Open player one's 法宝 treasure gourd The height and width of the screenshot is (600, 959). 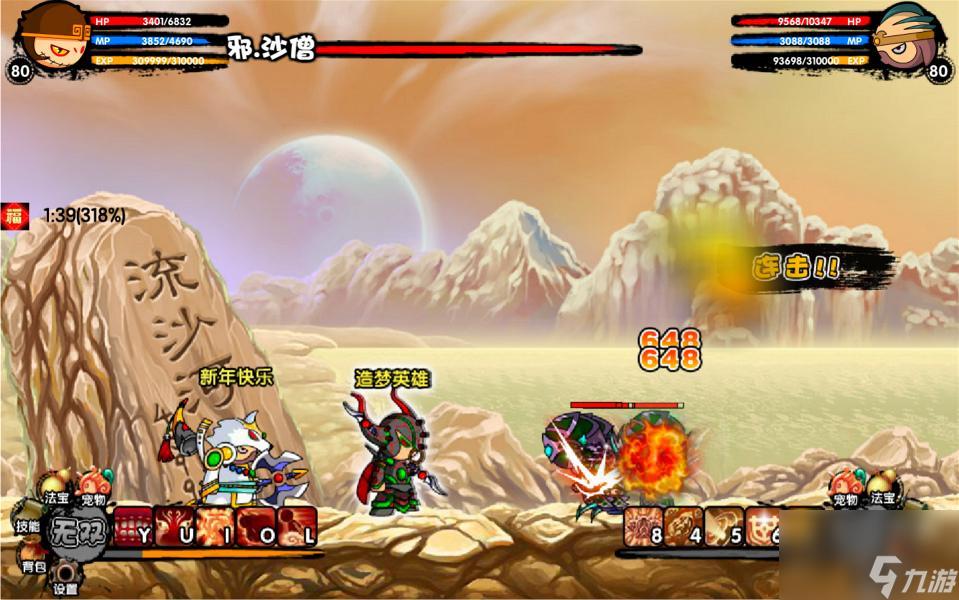pyautogui.click(x=55, y=483)
